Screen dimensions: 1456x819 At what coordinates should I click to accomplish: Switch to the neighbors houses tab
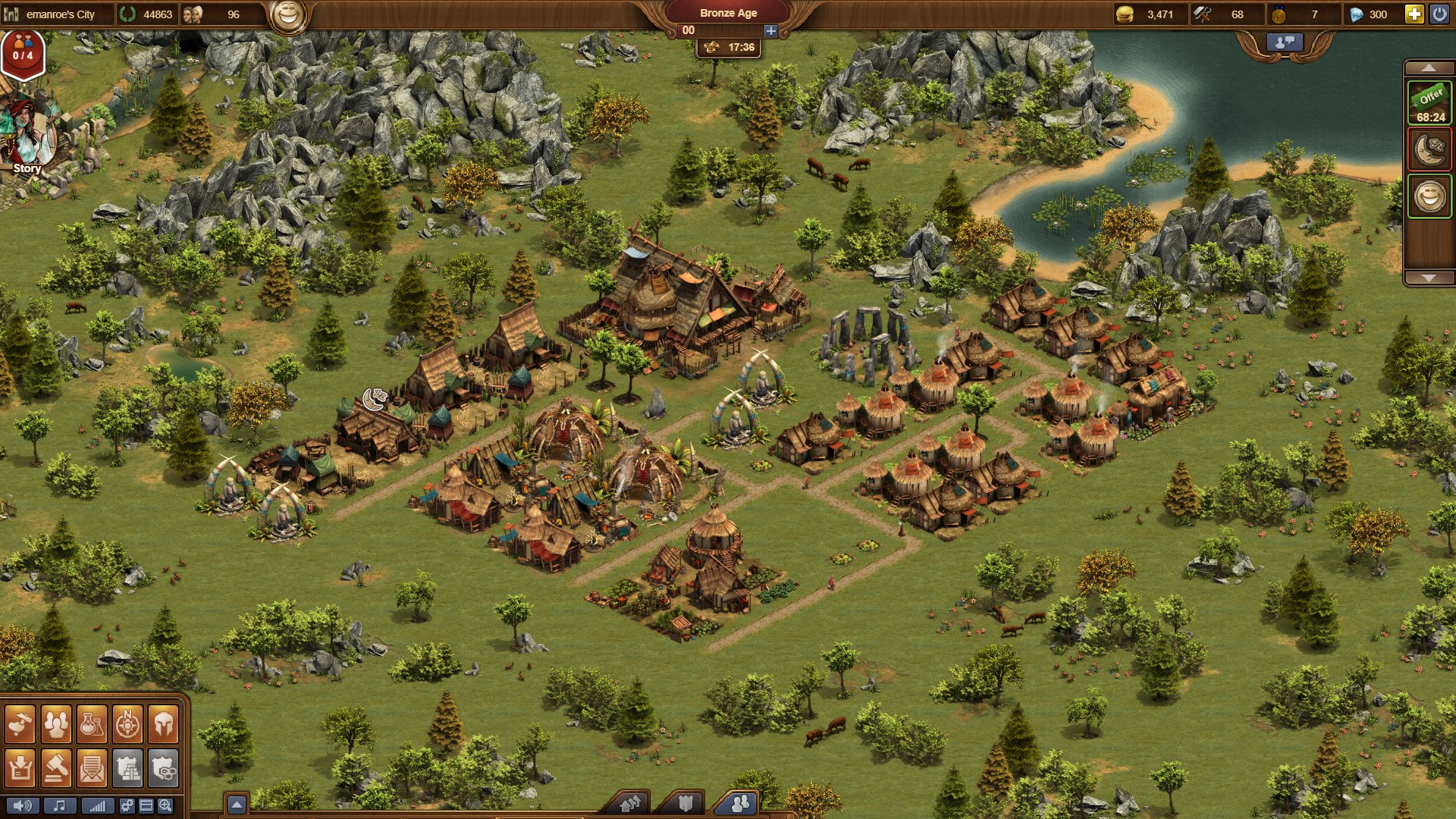pos(630,803)
